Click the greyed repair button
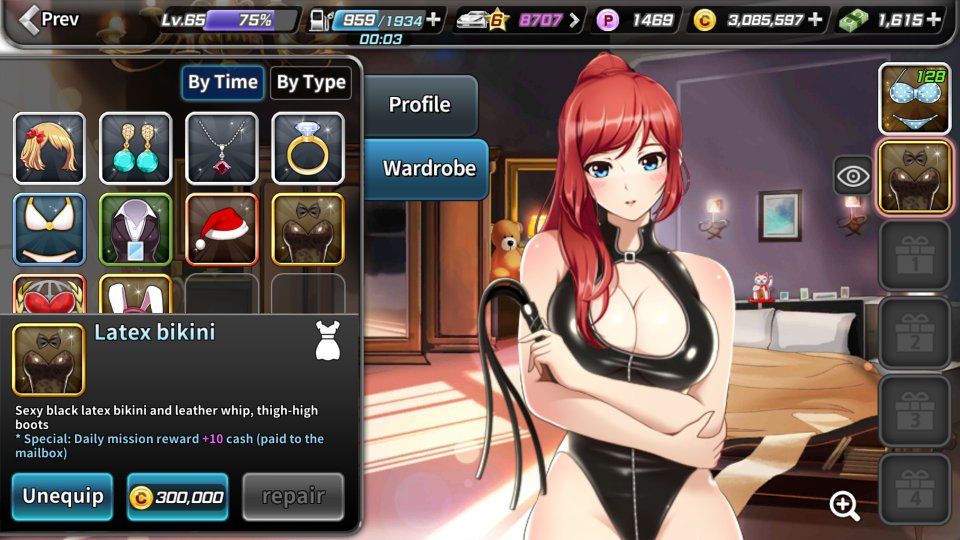 (293, 496)
